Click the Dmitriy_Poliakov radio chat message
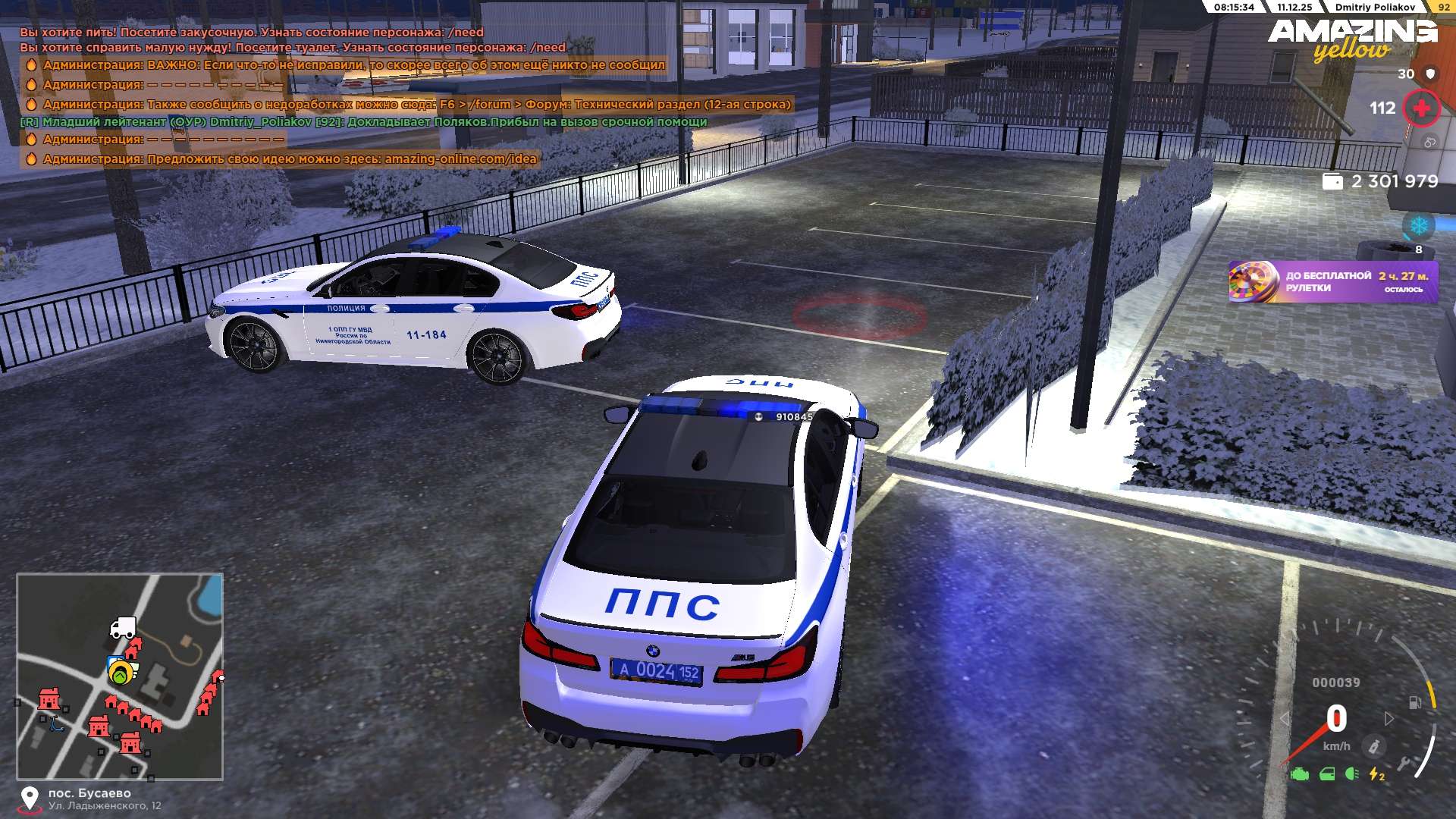The width and height of the screenshot is (1456, 819). click(364, 122)
